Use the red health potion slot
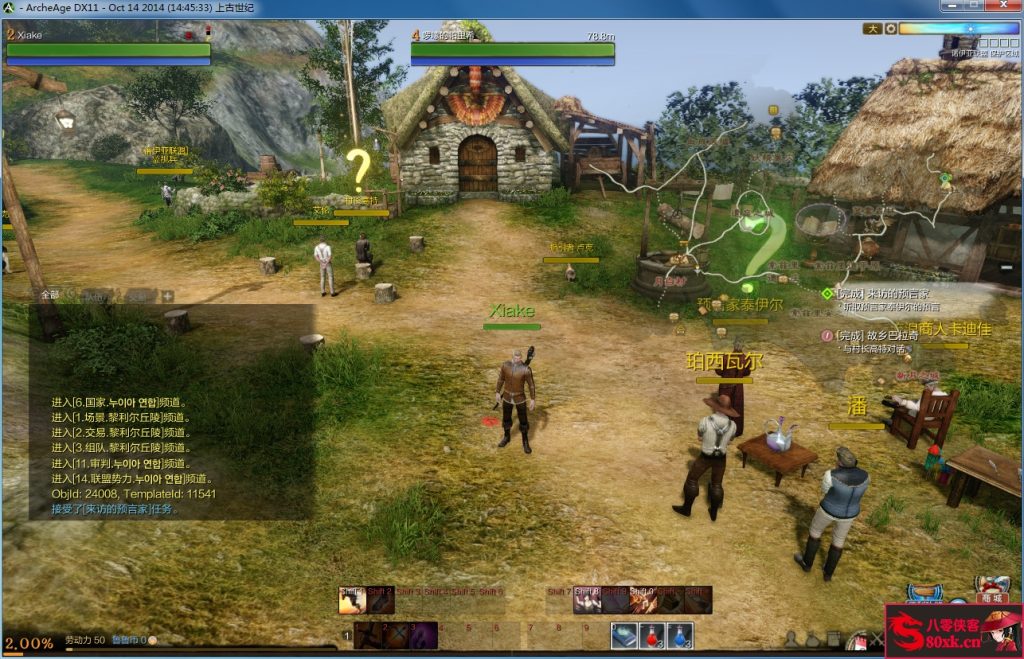This screenshot has width=1024, height=659. click(x=653, y=636)
